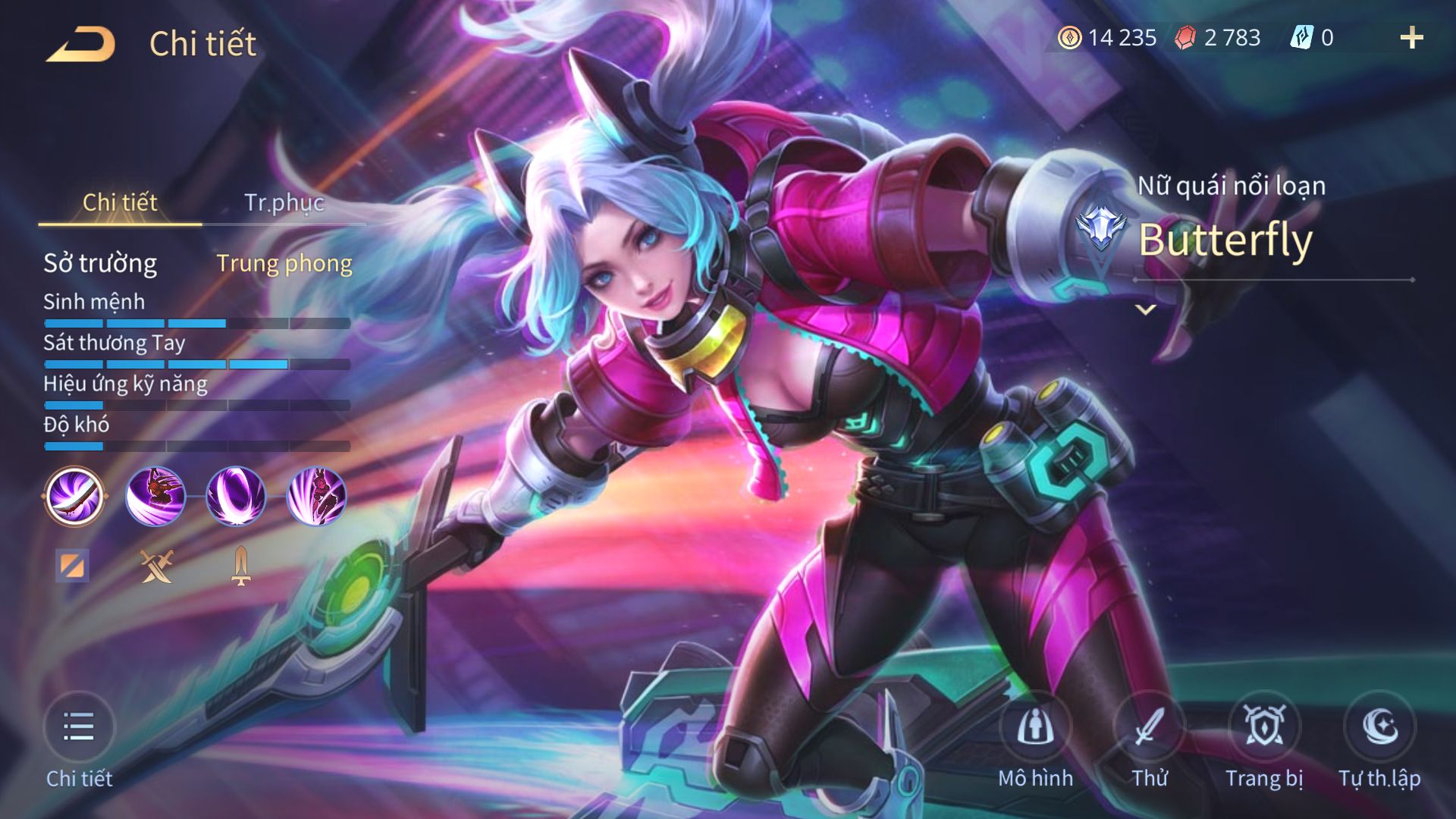Open the Tự th.lập customization

tap(1379, 728)
